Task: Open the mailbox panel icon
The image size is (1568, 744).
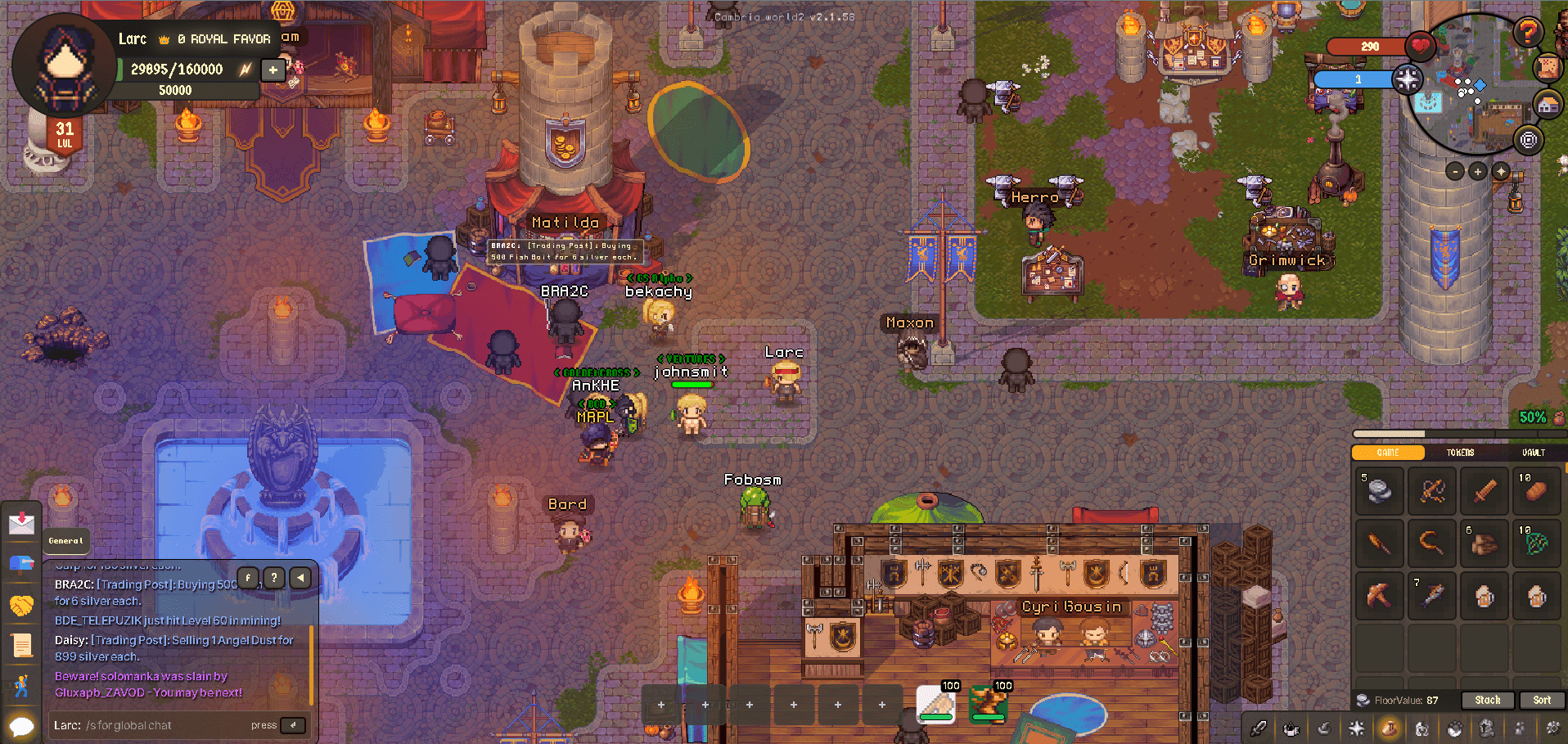Action: (x=22, y=563)
